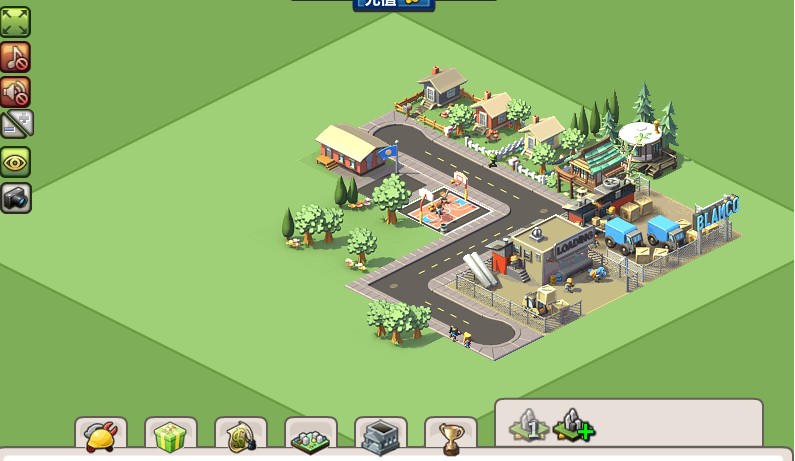
Task: Toggle the eye visibility button
Action: pyautogui.click(x=15, y=162)
